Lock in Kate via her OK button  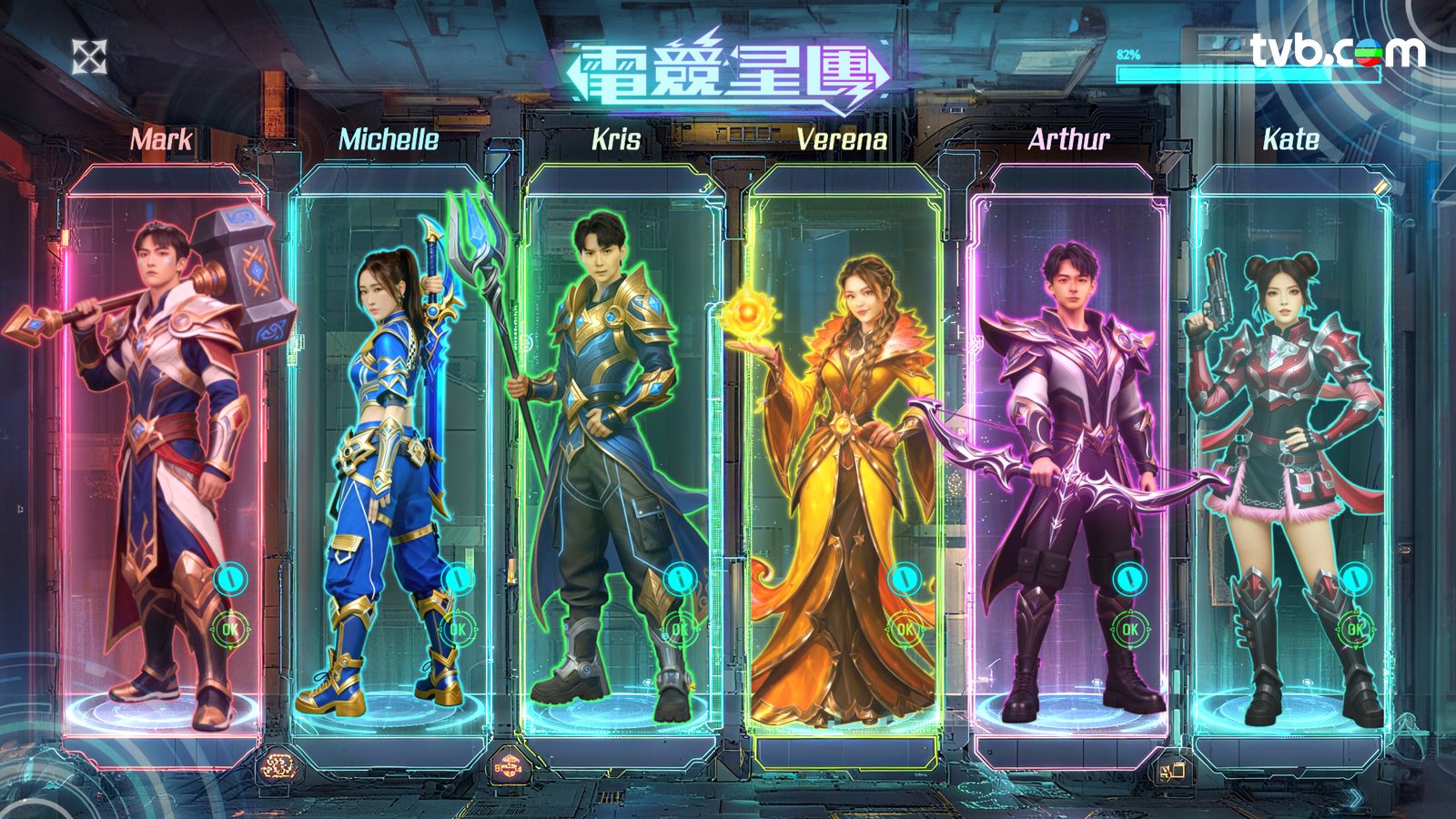(1355, 628)
